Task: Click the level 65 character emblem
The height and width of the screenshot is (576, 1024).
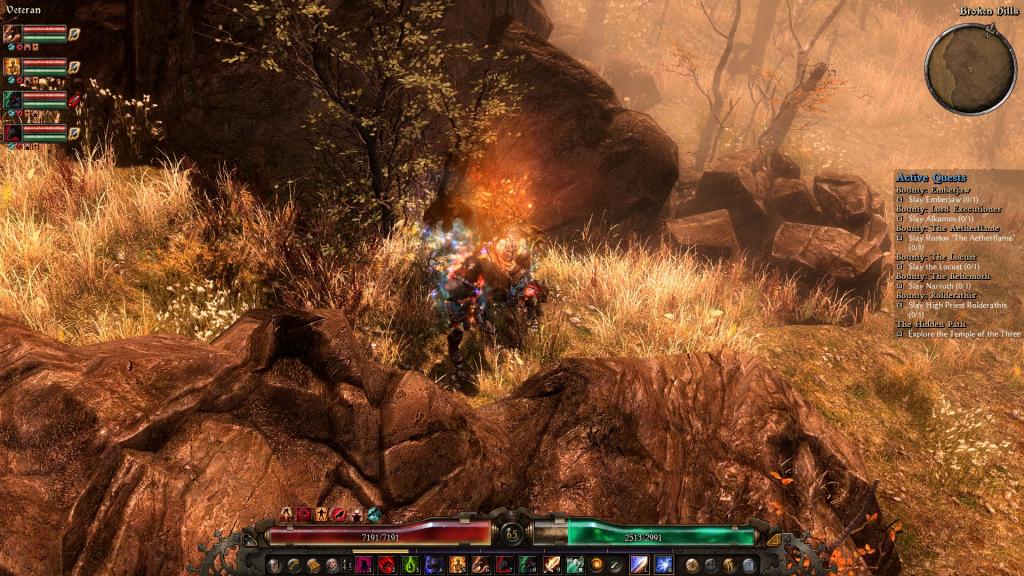Action: (512, 532)
